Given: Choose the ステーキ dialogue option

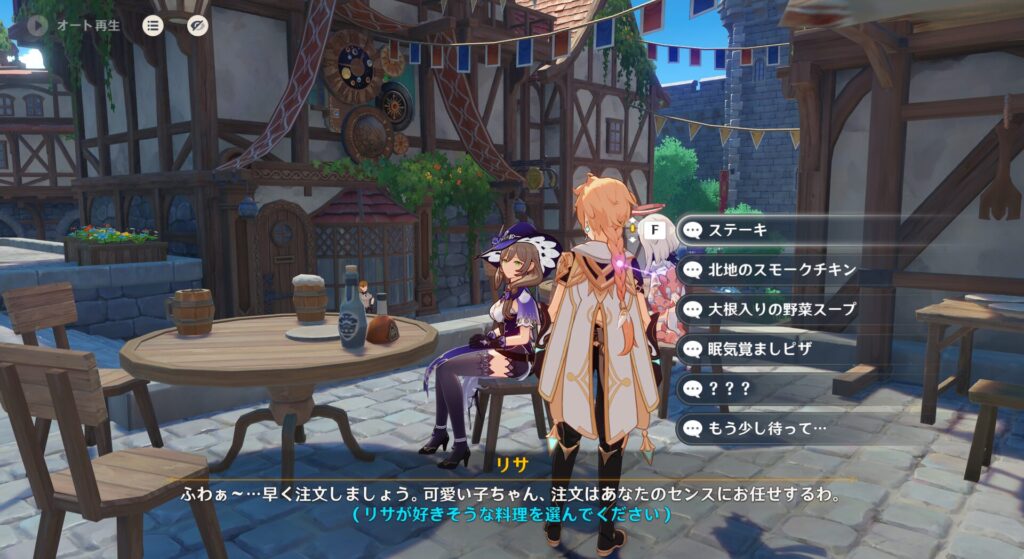Looking at the screenshot, I should (765, 231).
